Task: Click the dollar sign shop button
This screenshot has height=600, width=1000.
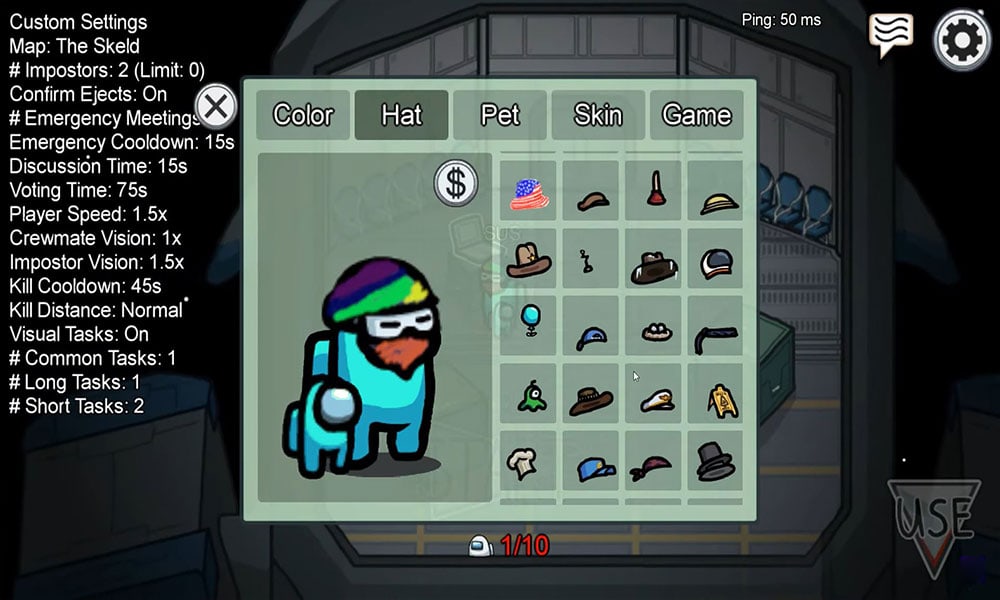Action: [456, 183]
